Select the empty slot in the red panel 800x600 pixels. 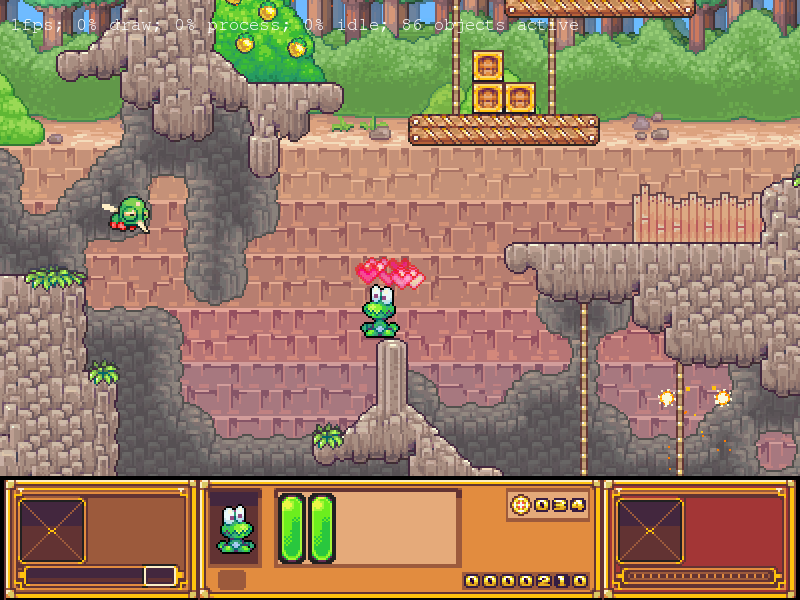[x=650, y=530]
